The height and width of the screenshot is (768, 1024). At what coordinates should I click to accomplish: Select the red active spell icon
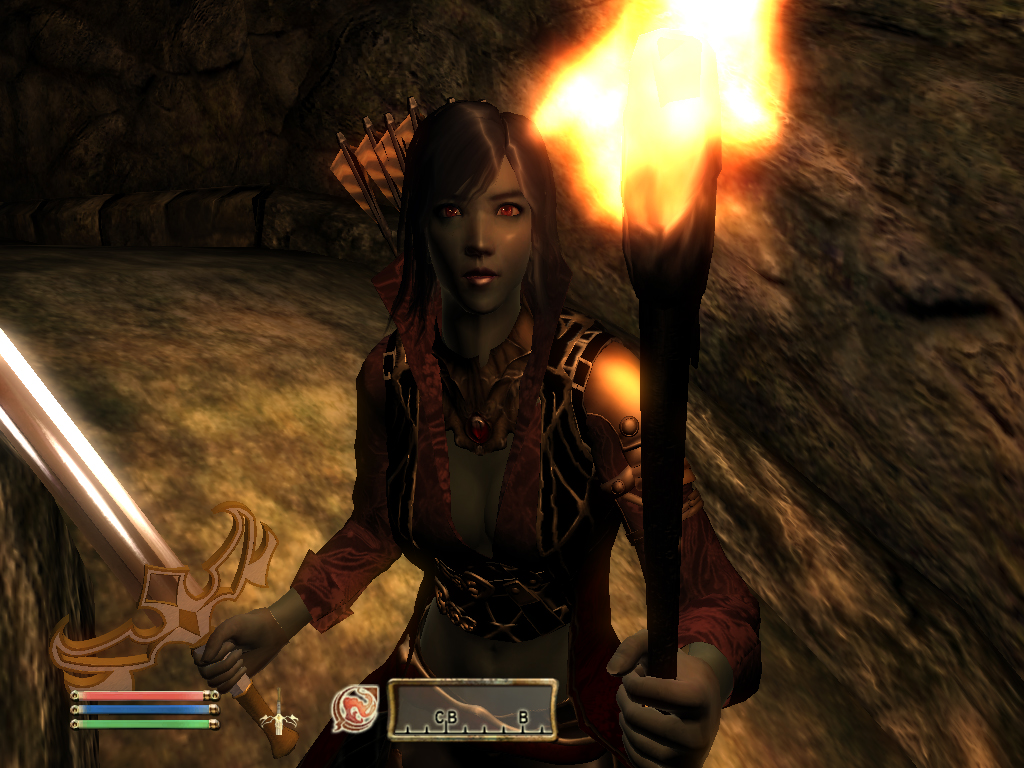point(354,707)
